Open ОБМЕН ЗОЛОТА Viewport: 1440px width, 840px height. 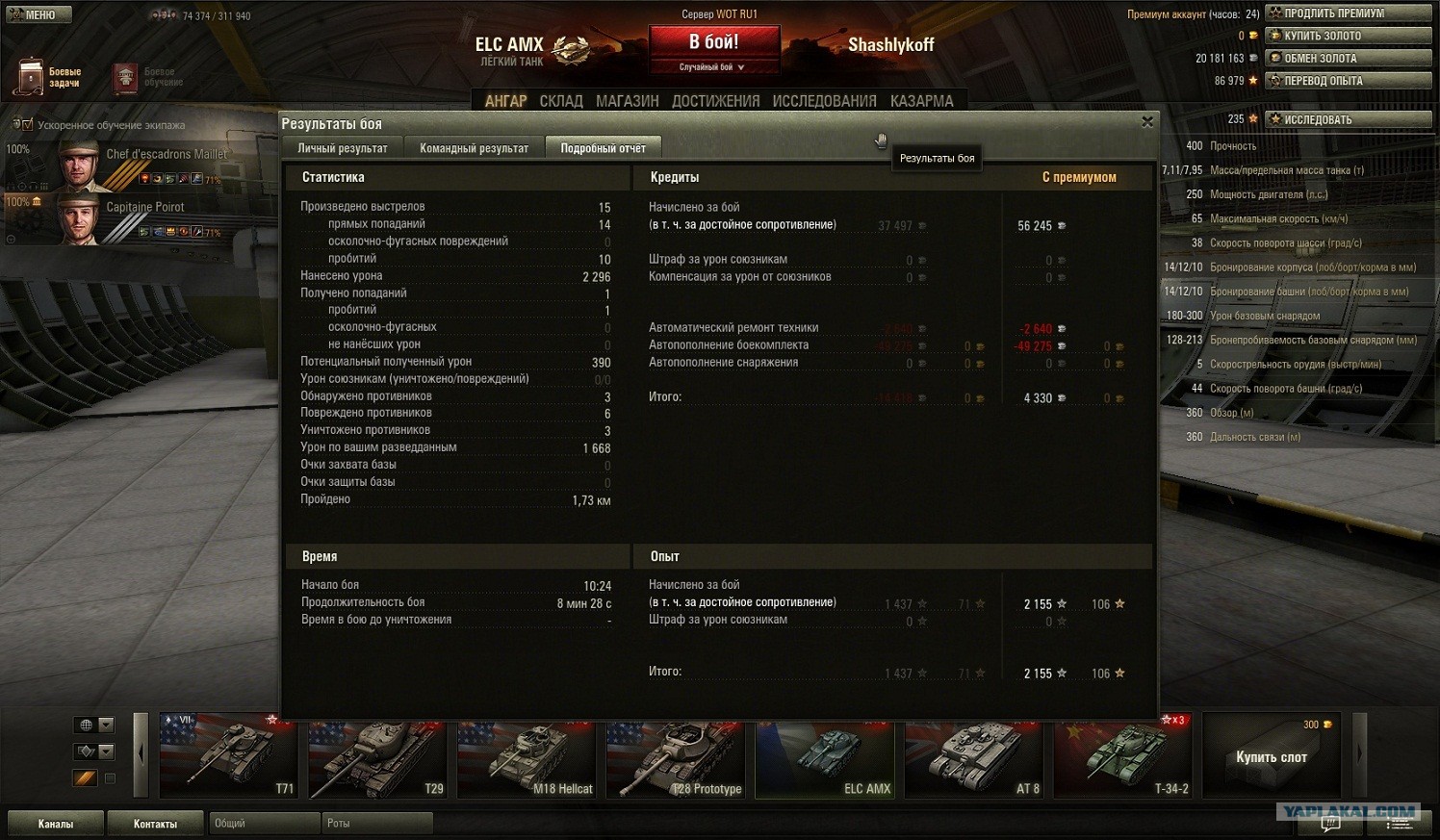coord(1348,58)
